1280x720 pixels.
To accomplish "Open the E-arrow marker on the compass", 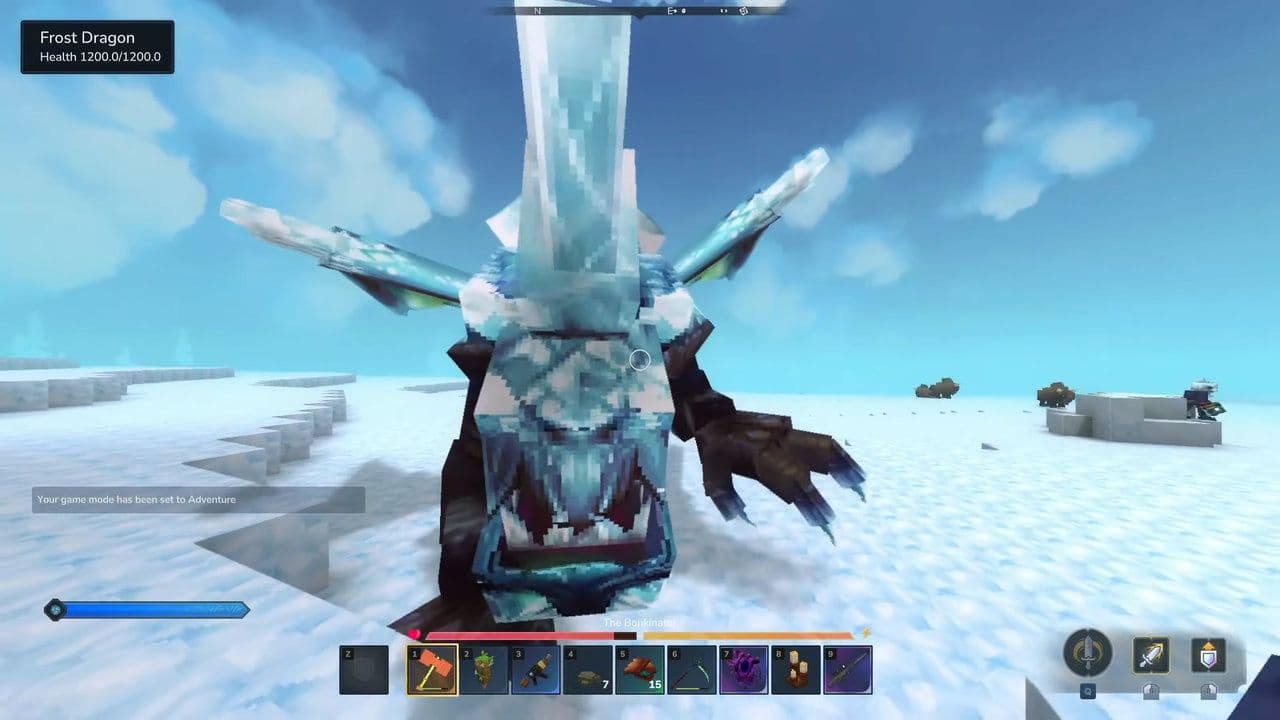I will pos(672,10).
